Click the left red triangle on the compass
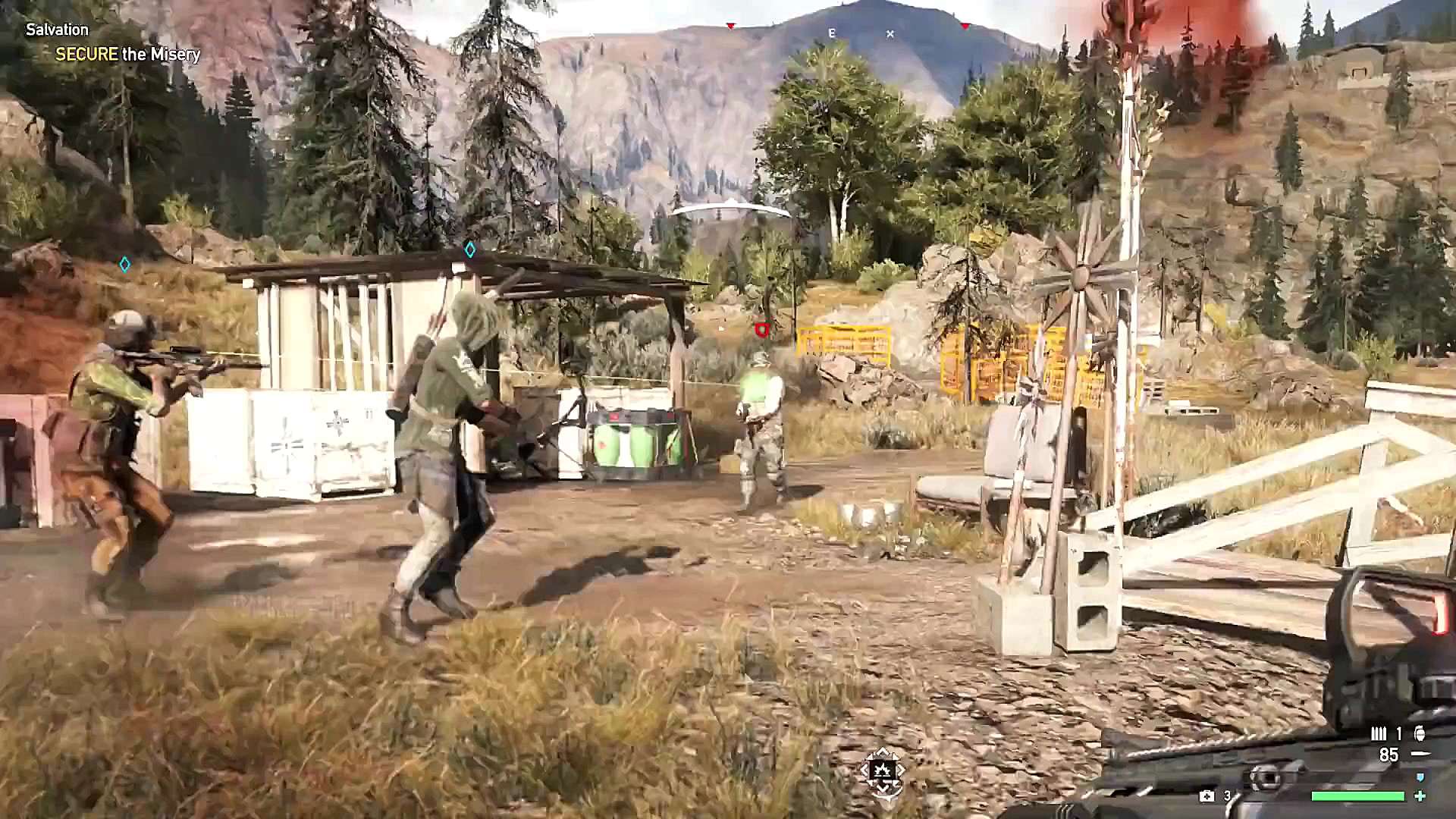The height and width of the screenshot is (819, 1456). 730,25
